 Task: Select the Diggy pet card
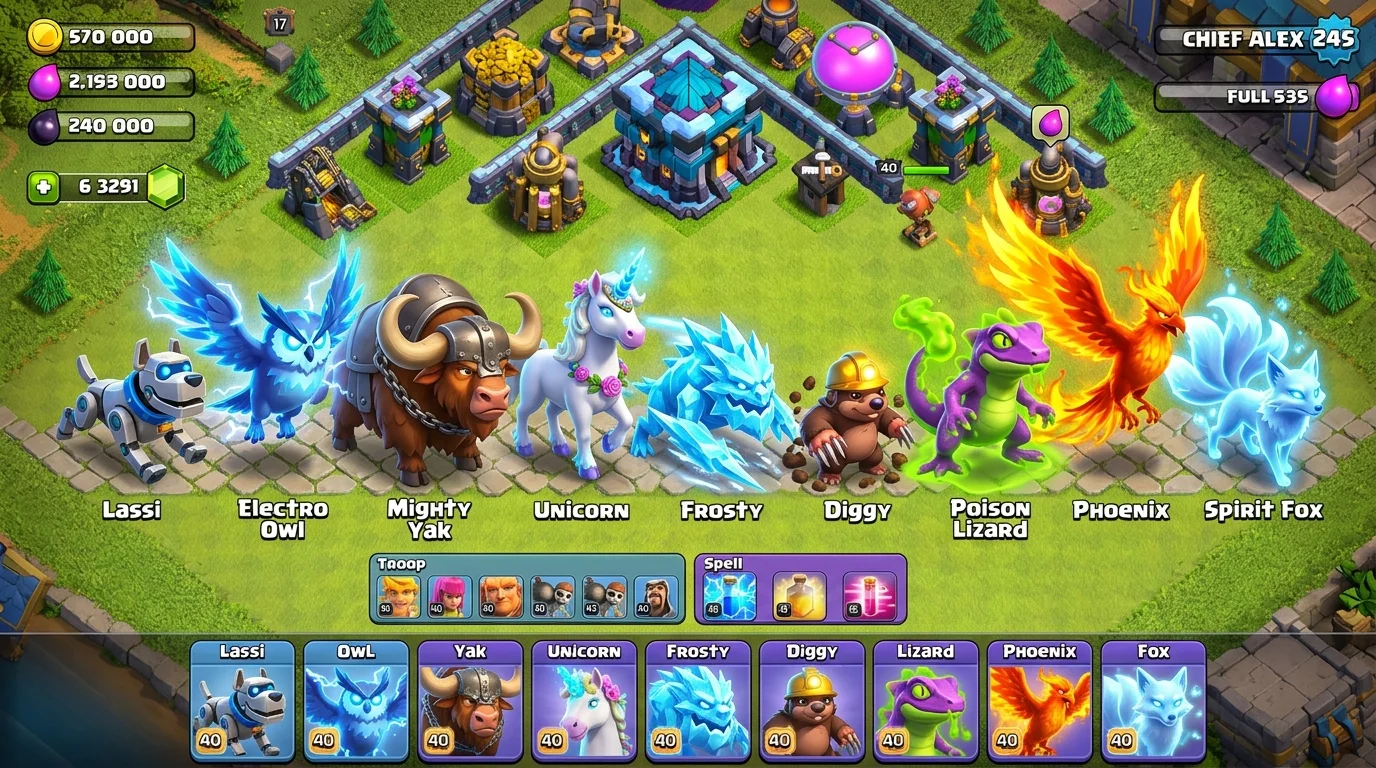[x=812, y=700]
